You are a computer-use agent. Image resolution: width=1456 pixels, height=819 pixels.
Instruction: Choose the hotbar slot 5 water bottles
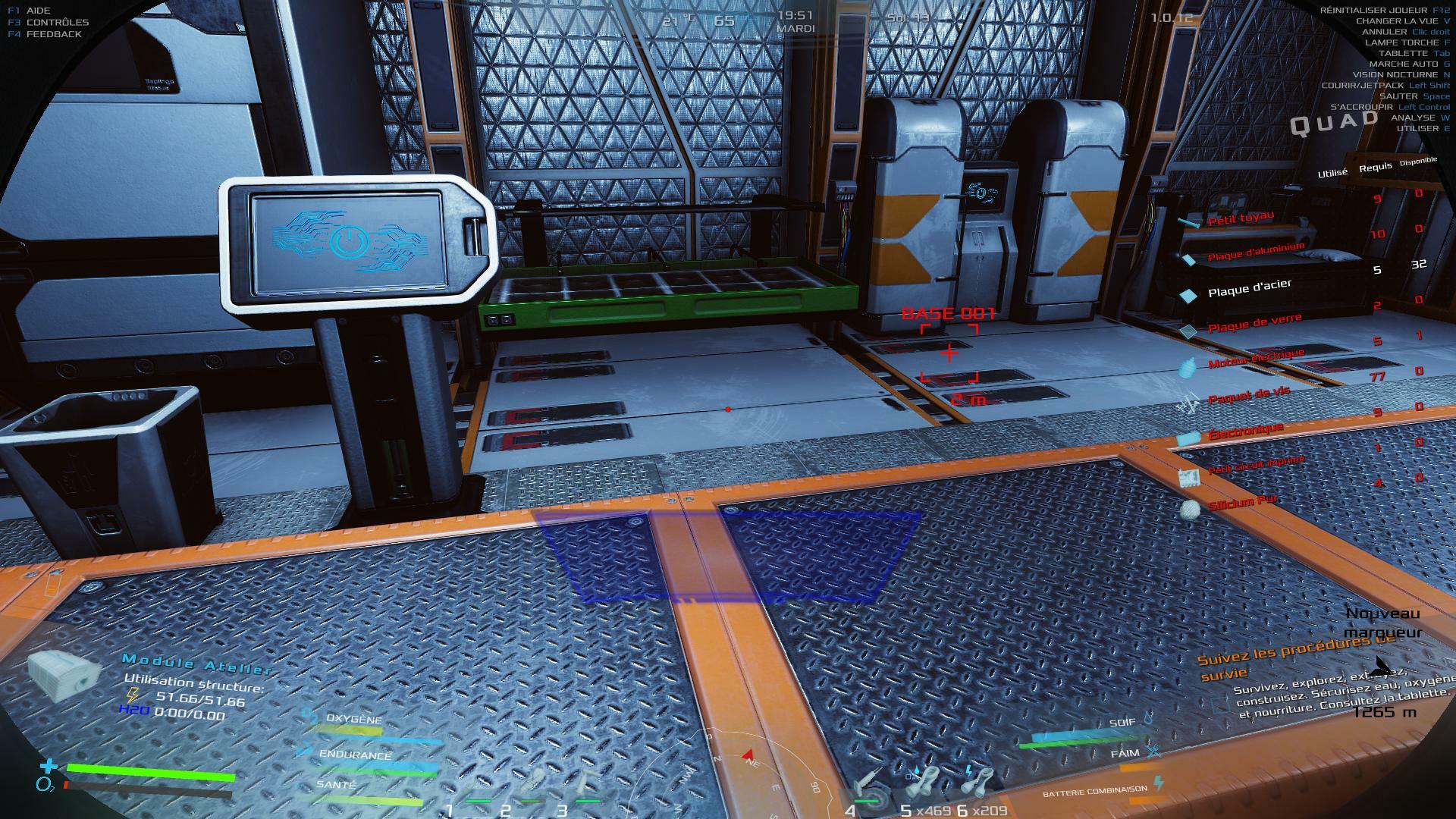(x=923, y=785)
